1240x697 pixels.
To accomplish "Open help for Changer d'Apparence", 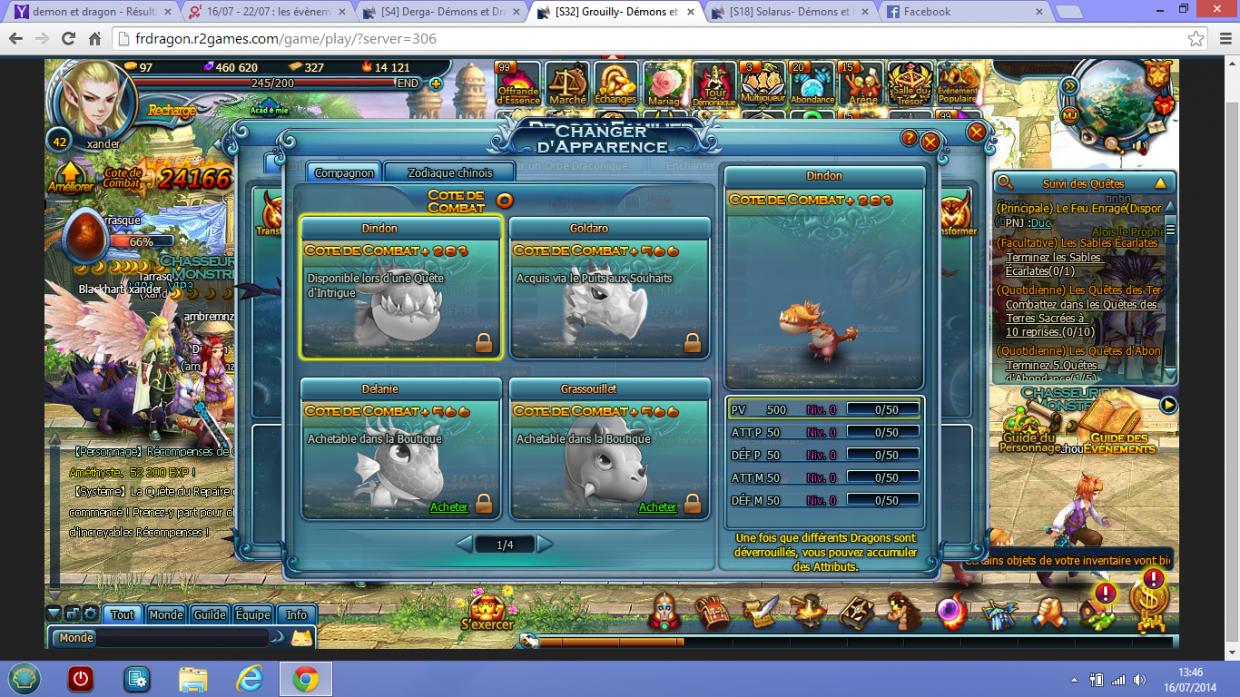I will click(909, 138).
